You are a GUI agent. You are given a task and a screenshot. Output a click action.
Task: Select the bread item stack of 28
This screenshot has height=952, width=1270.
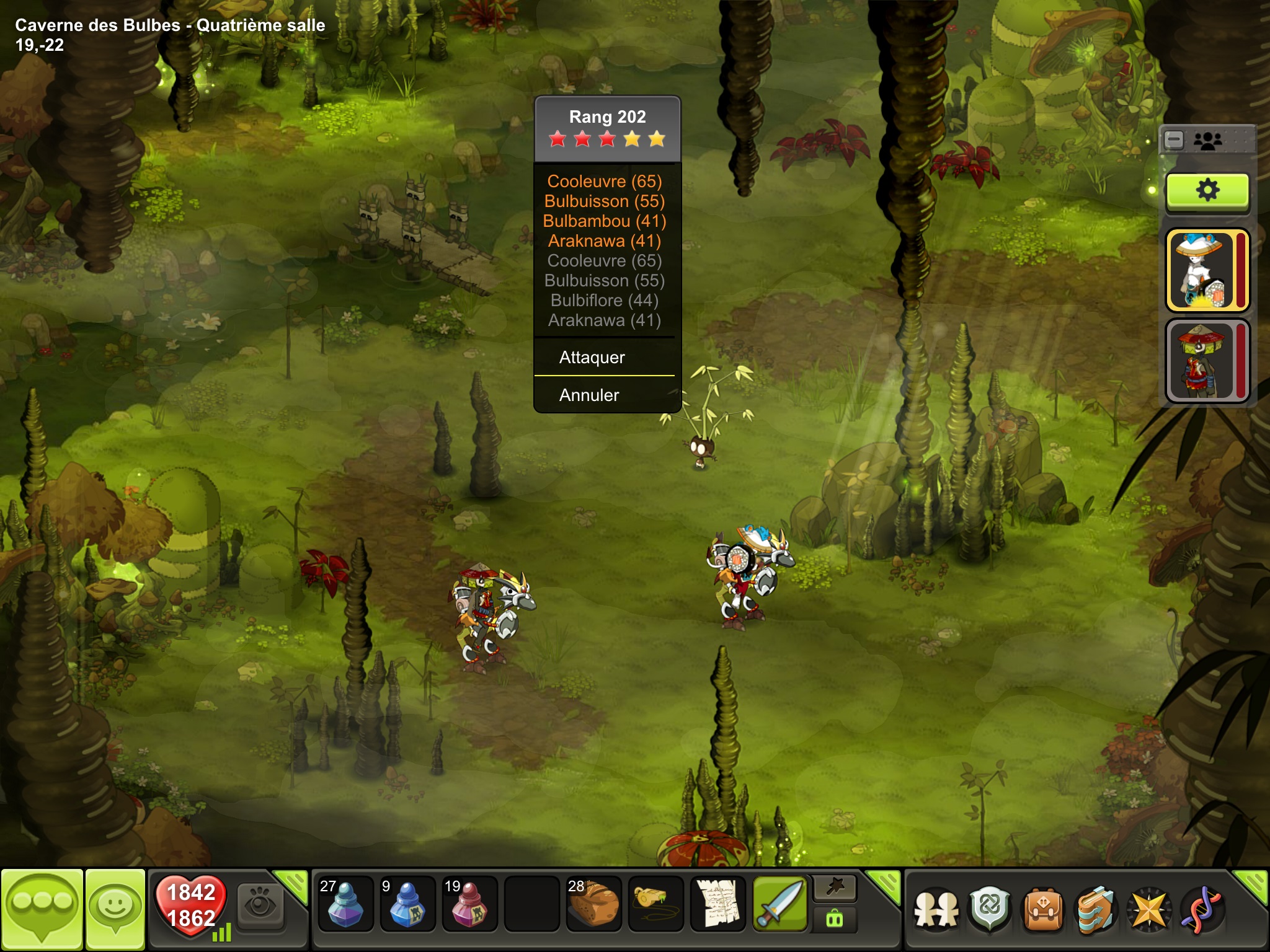click(x=593, y=905)
